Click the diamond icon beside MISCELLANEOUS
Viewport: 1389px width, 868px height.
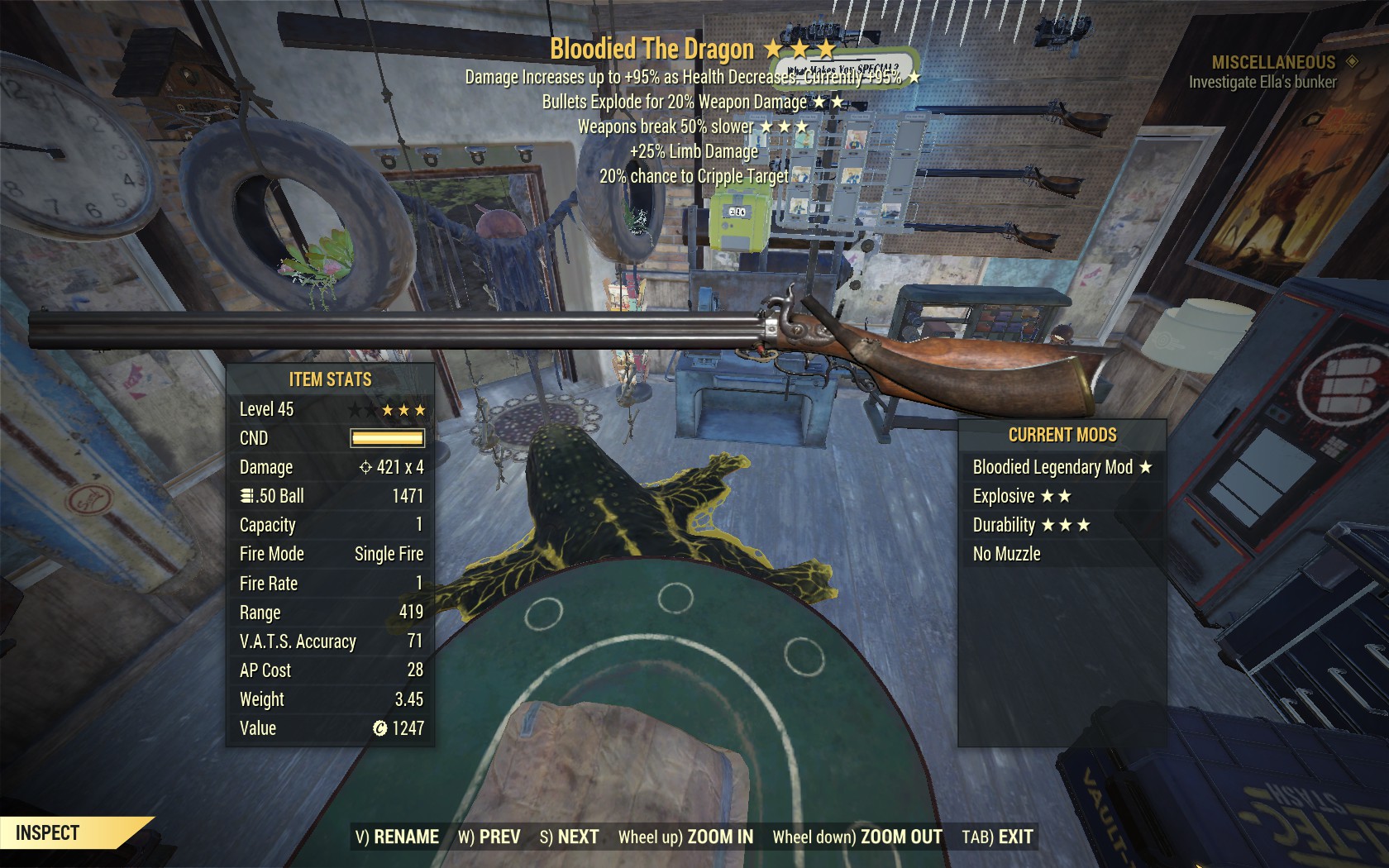[x=1351, y=60]
